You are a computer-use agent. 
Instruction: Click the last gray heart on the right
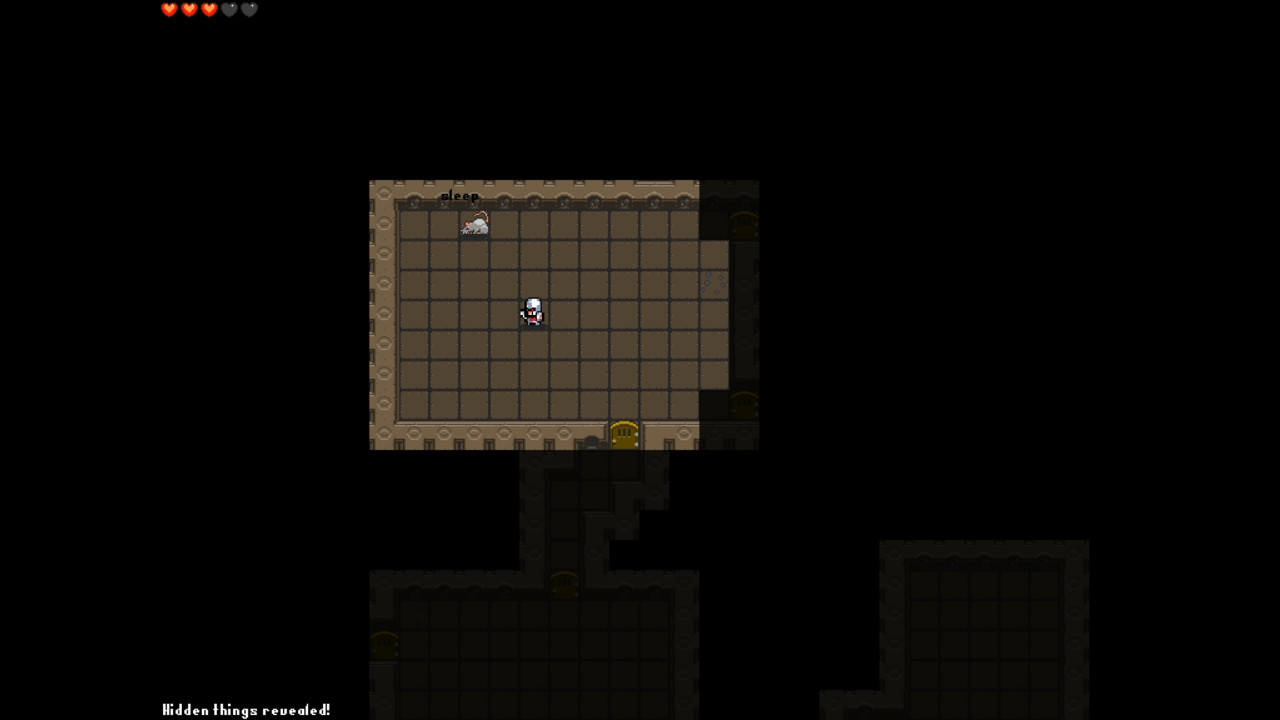click(248, 9)
